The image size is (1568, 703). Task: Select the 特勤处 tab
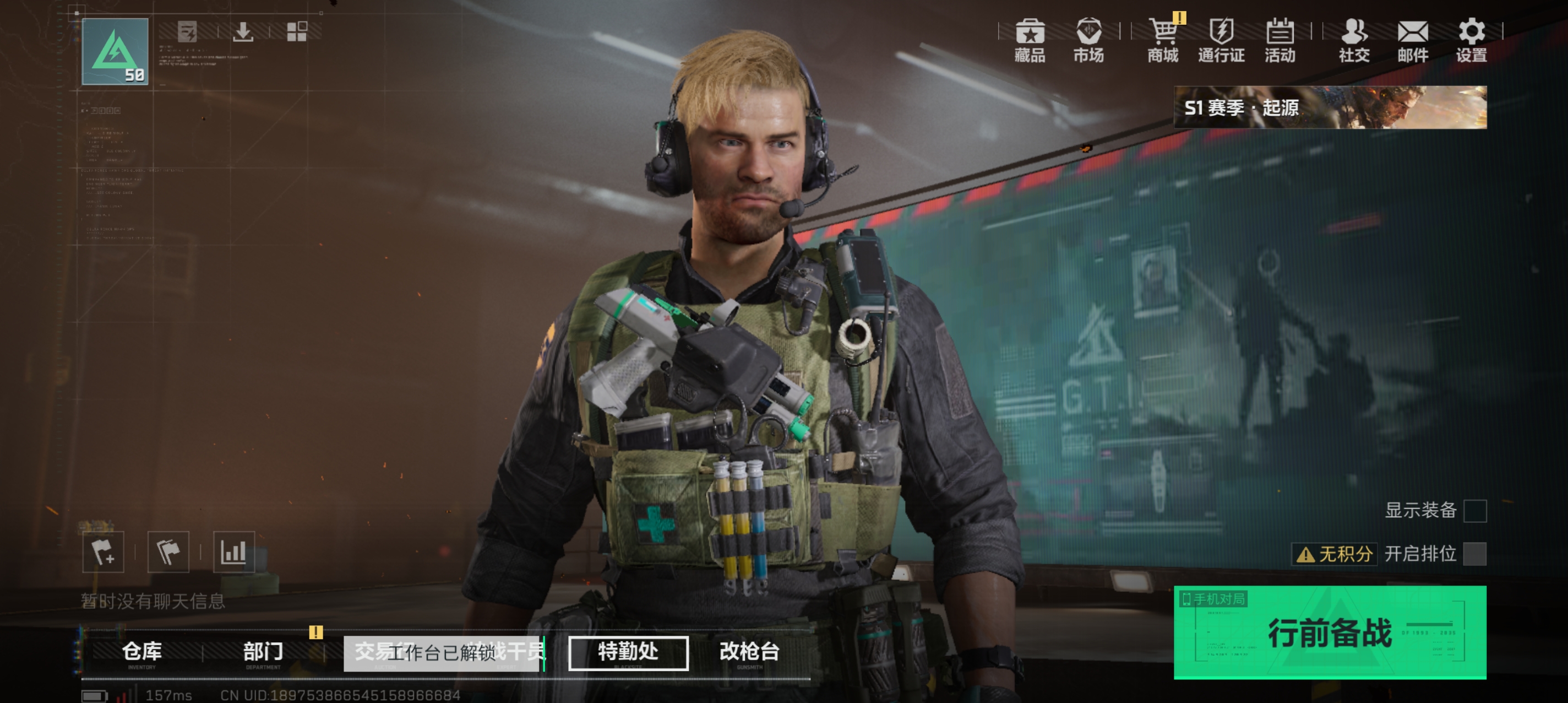[x=628, y=652]
